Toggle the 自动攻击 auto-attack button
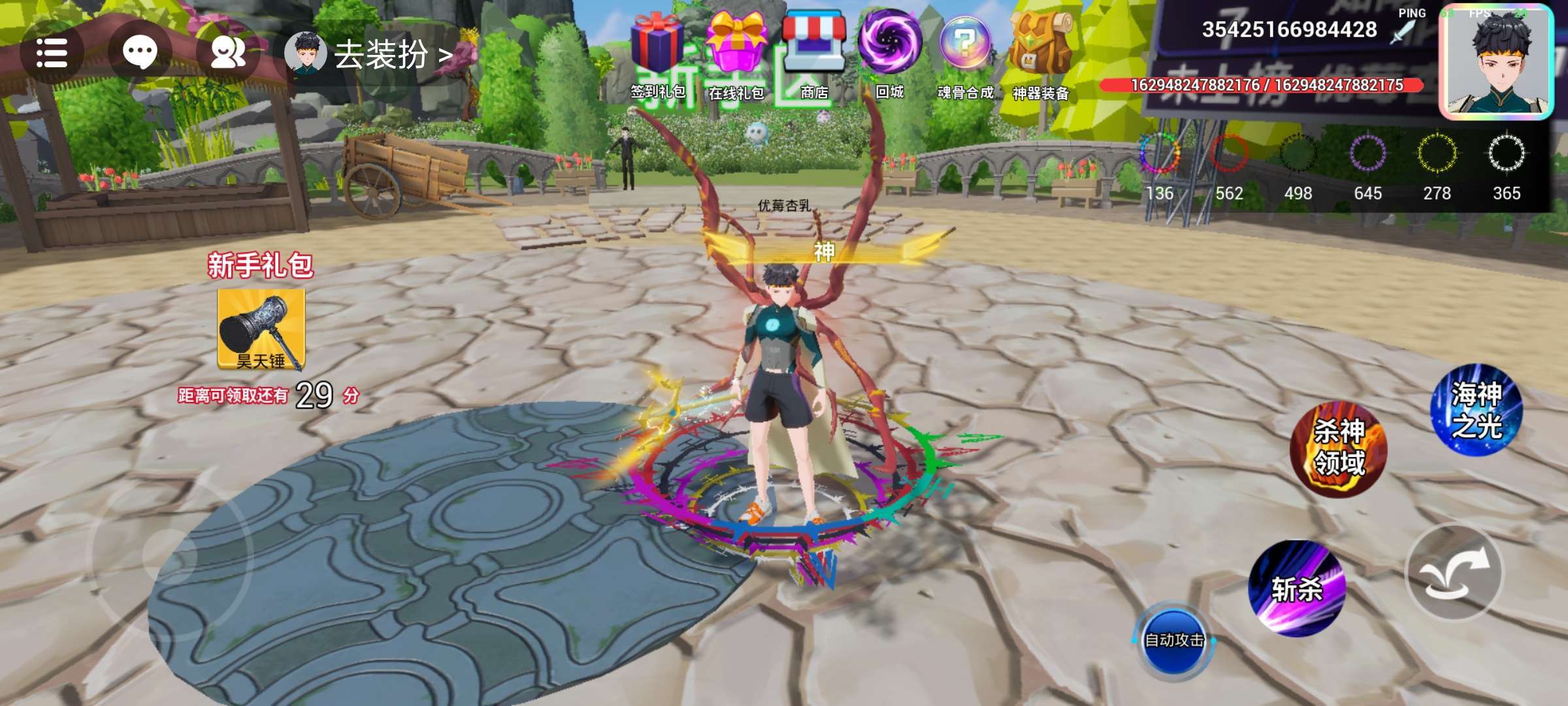 coord(1174,640)
